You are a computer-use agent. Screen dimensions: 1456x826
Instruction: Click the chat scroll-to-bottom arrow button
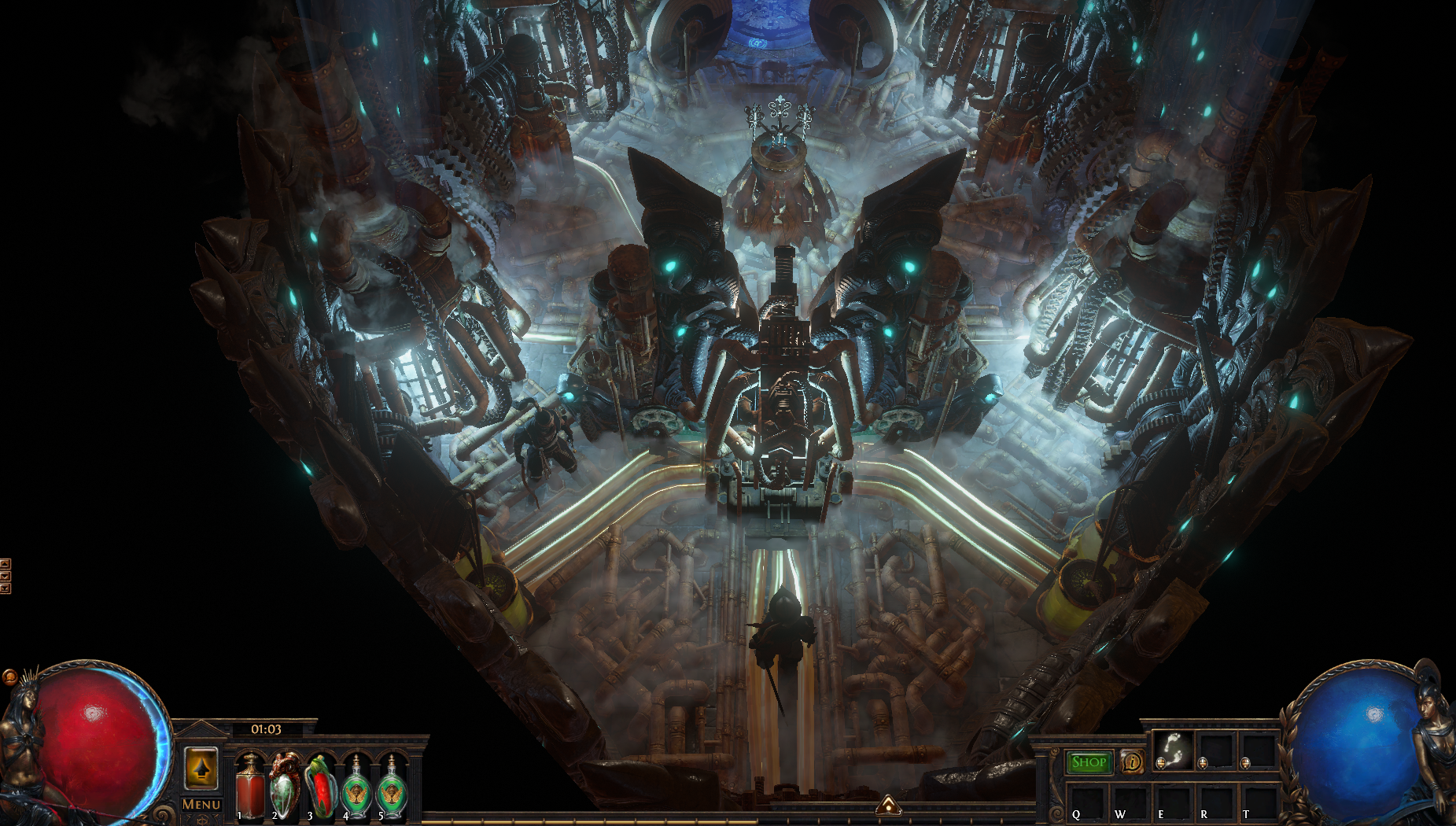[x=5, y=588]
